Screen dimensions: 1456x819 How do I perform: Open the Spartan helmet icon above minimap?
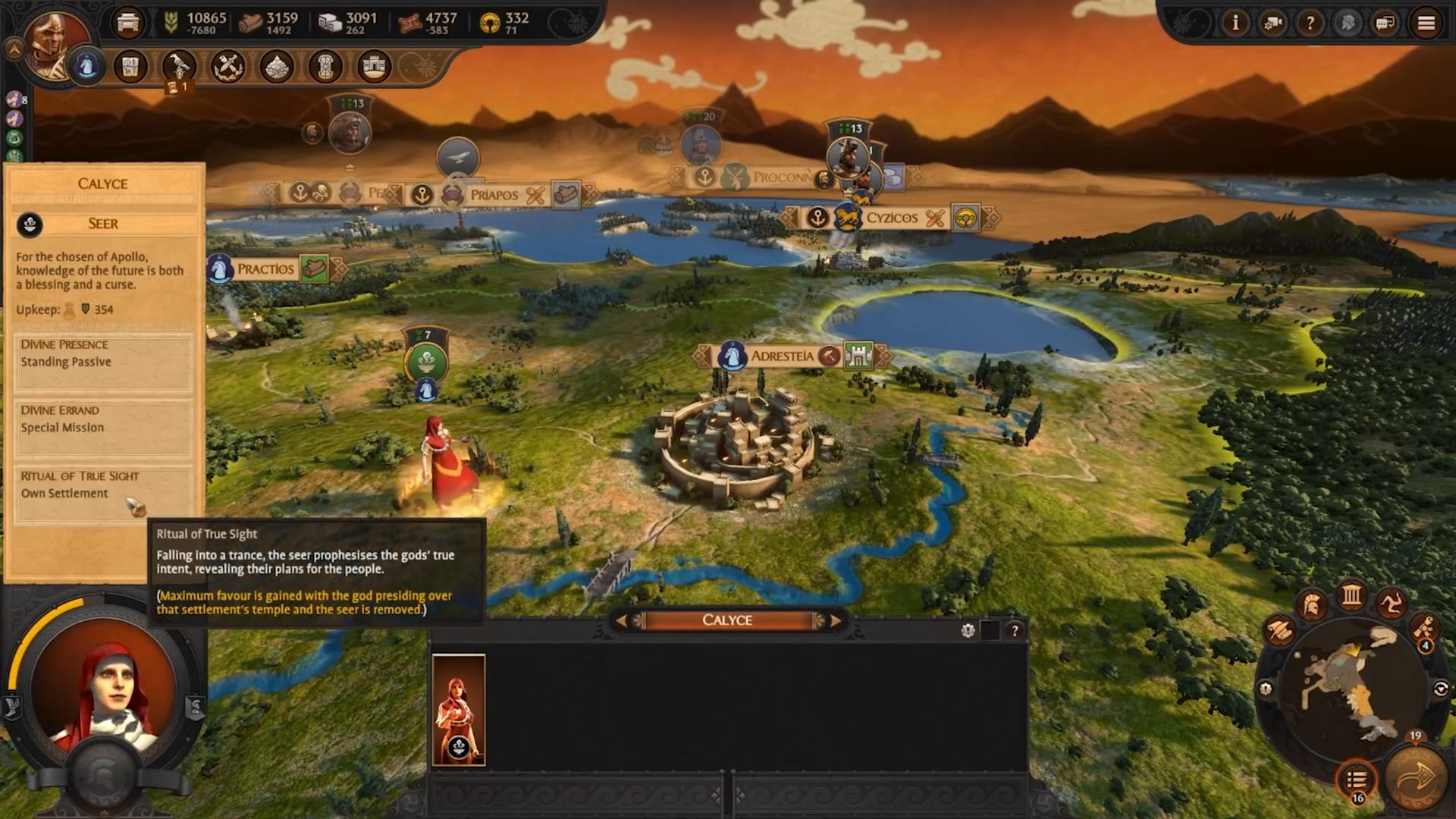click(1312, 605)
